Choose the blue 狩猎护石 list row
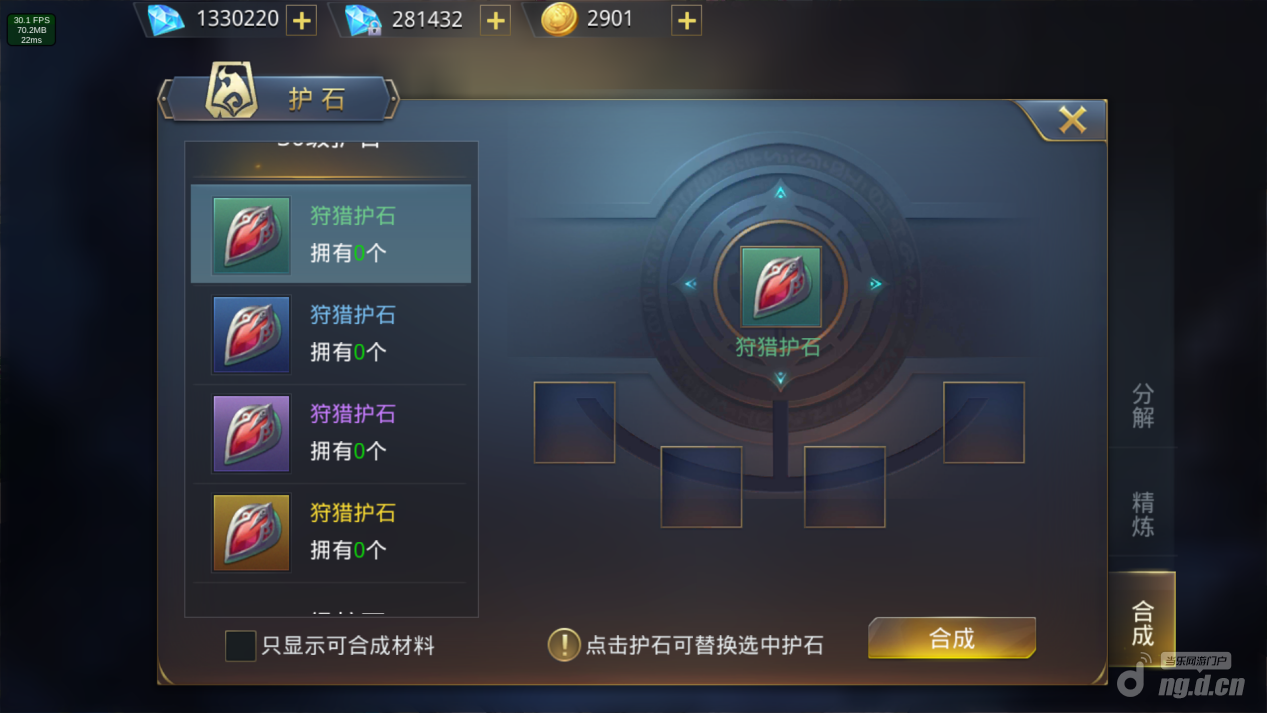The image size is (1267, 713). pyautogui.click(x=331, y=334)
